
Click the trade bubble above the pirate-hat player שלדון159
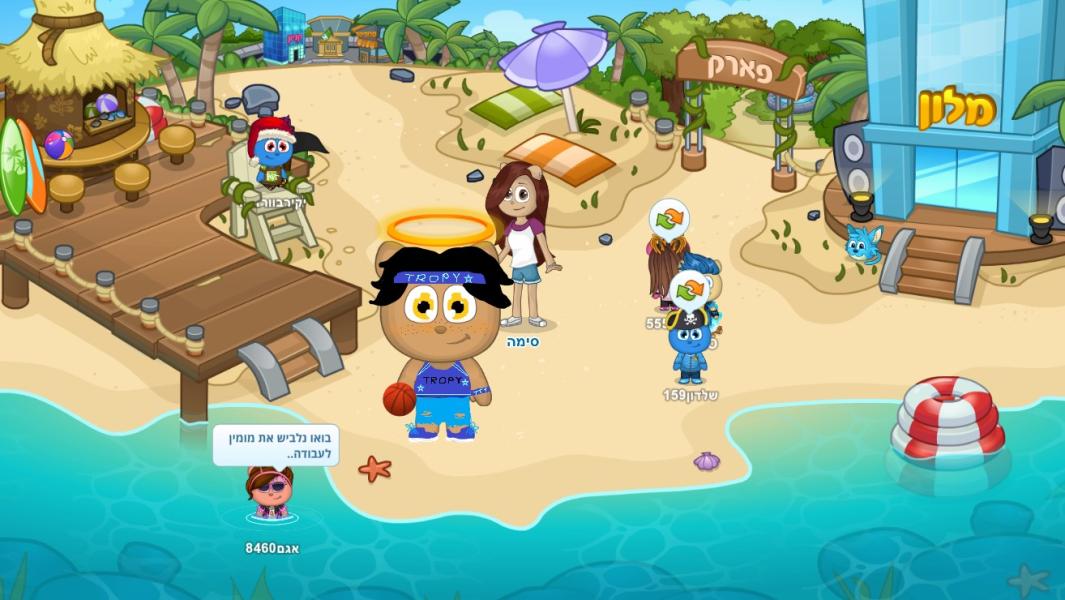click(x=689, y=290)
